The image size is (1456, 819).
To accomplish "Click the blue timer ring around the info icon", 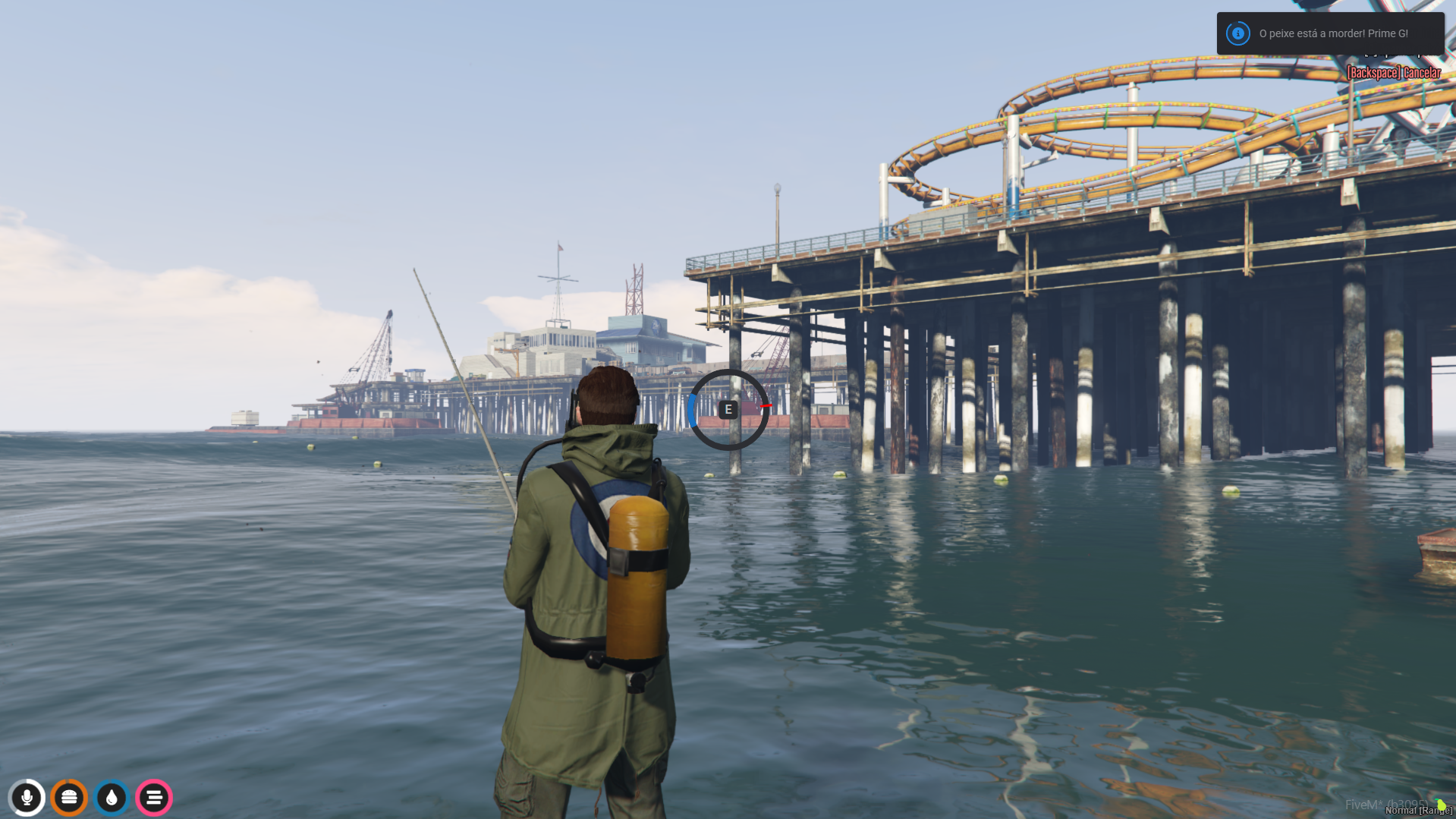I will tap(1237, 23).
